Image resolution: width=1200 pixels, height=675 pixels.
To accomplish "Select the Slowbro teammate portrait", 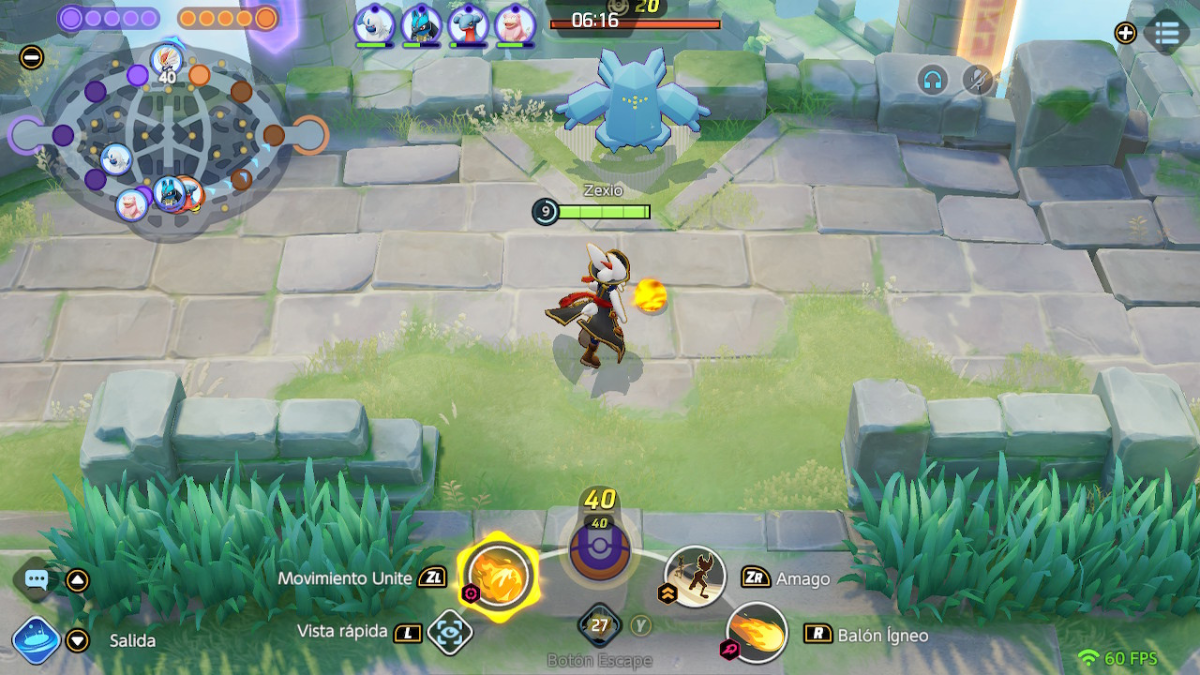I will tap(514, 24).
